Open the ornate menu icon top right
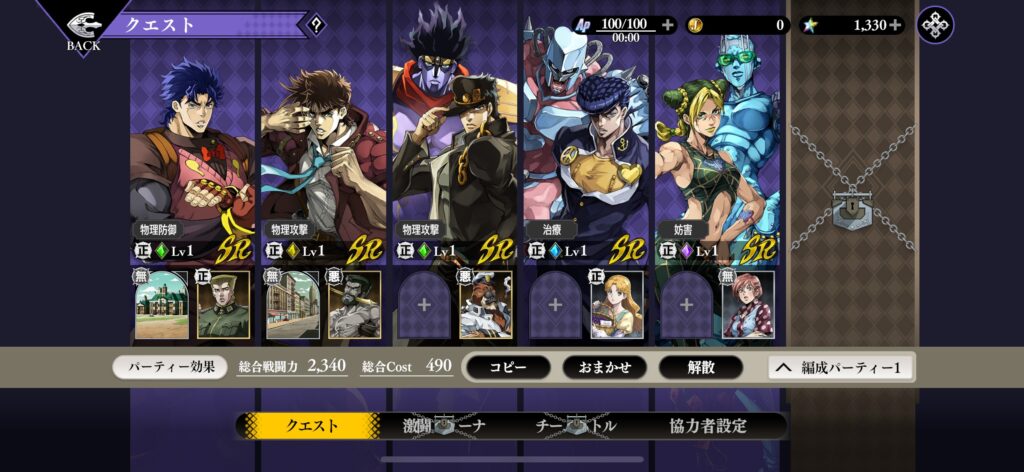 coord(935,25)
